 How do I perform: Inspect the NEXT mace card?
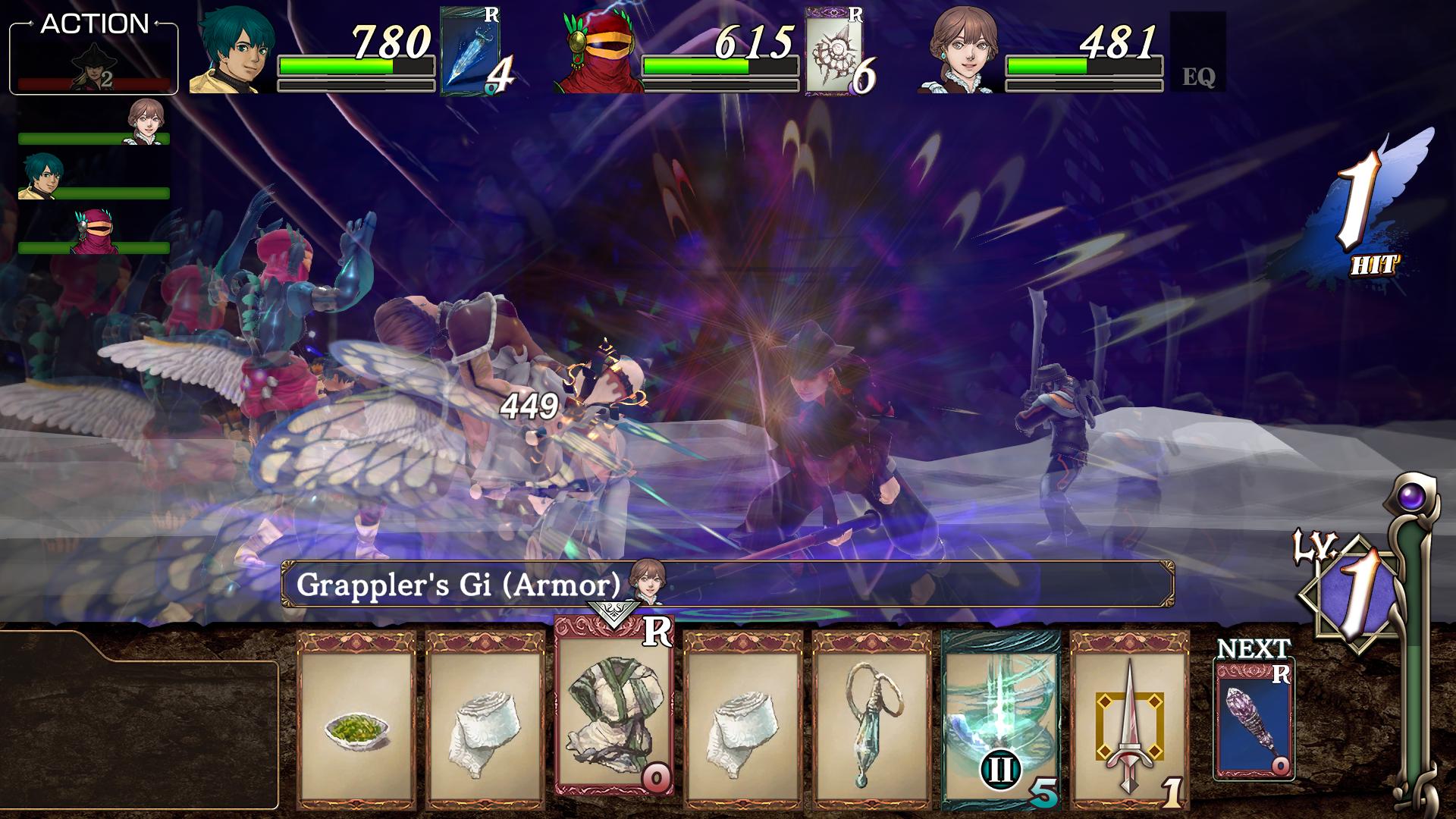pyautogui.click(x=1254, y=720)
